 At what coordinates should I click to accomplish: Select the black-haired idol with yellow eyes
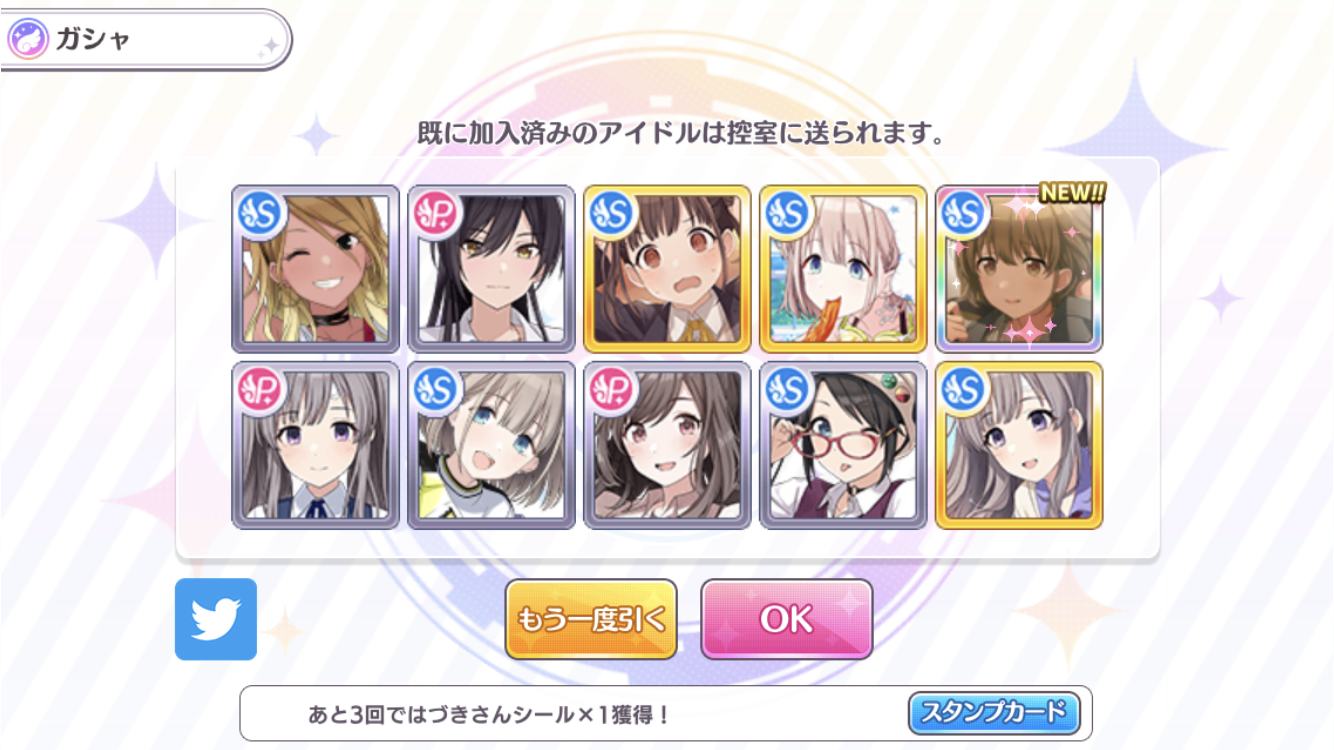[492, 269]
